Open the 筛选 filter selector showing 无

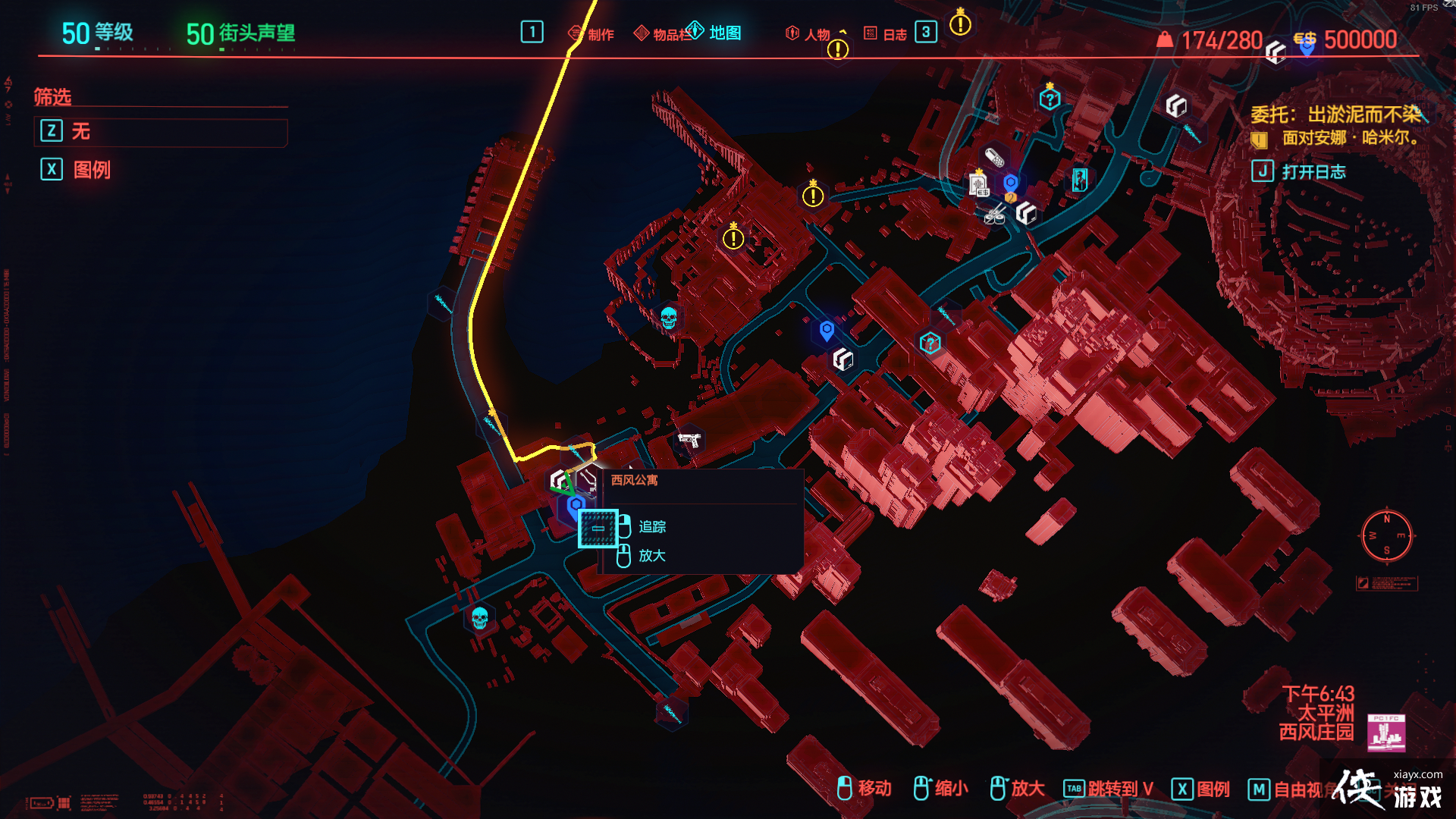click(x=161, y=132)
